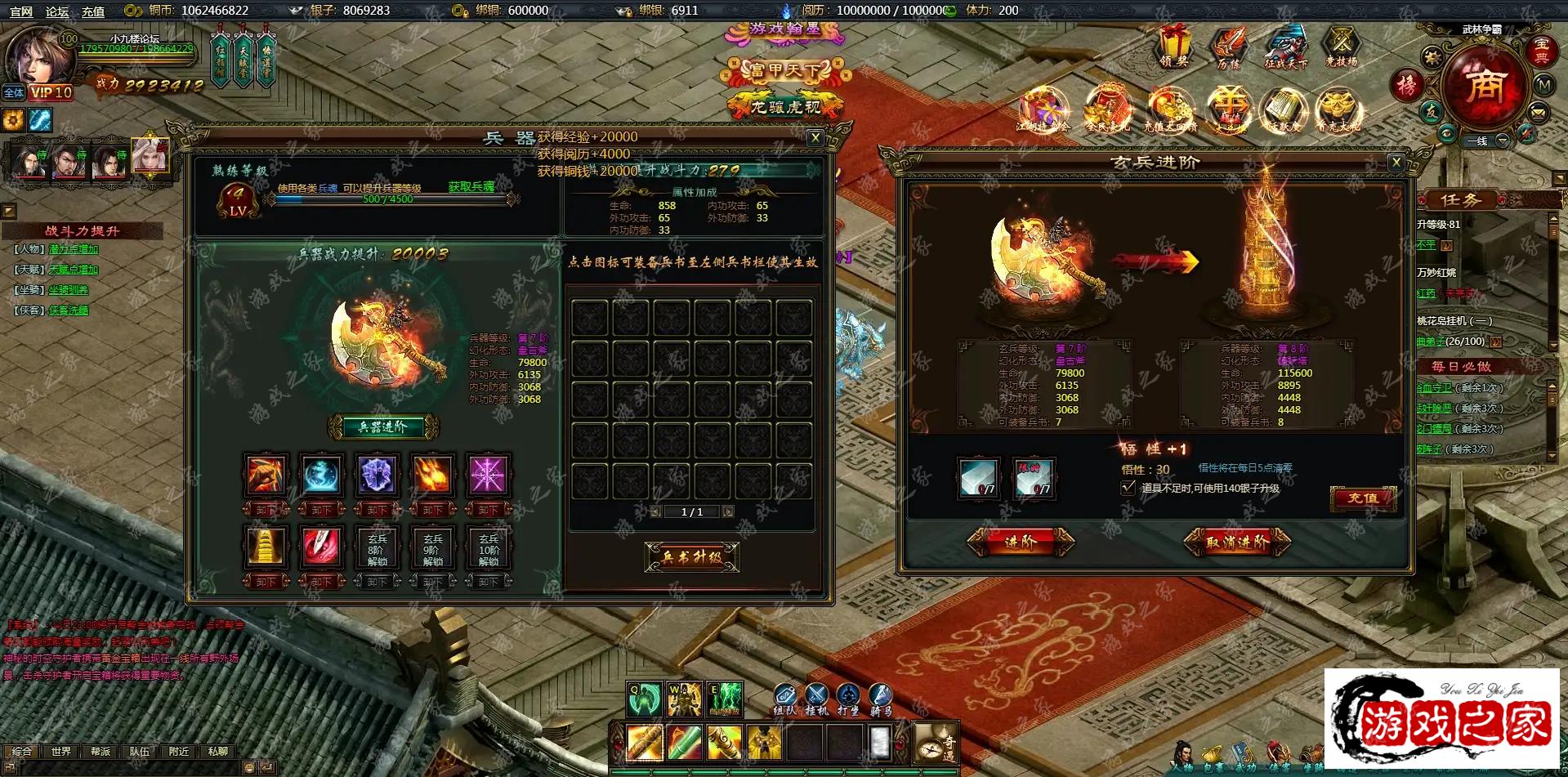This screenshot has height=777, width=1568.
Task: Open the 商 shop round button
Action: point(1483,84)
